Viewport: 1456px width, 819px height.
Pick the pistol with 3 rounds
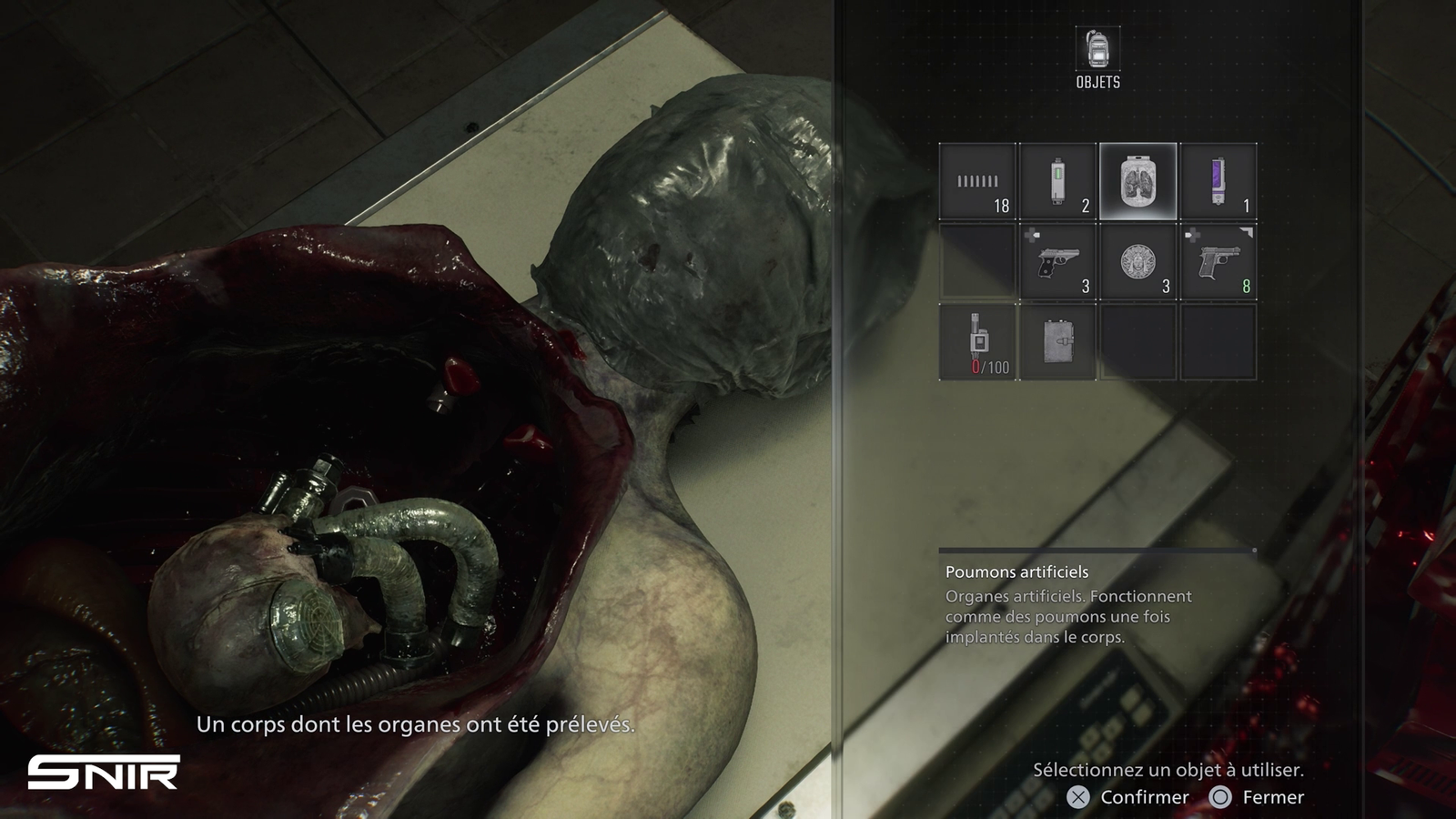[x=1057, y=262]
